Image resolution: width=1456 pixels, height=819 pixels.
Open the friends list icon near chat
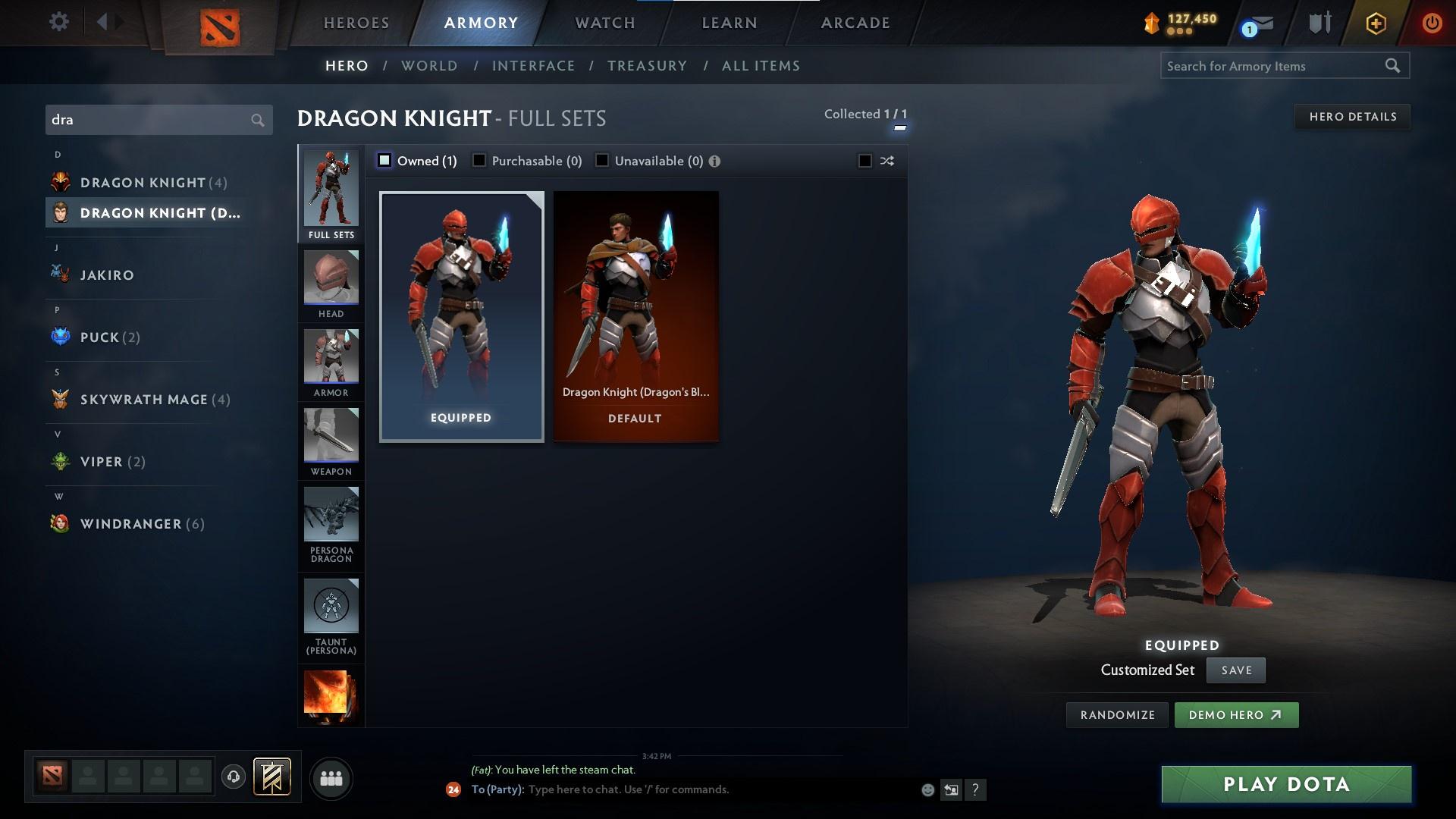click(x=331, y=778)
